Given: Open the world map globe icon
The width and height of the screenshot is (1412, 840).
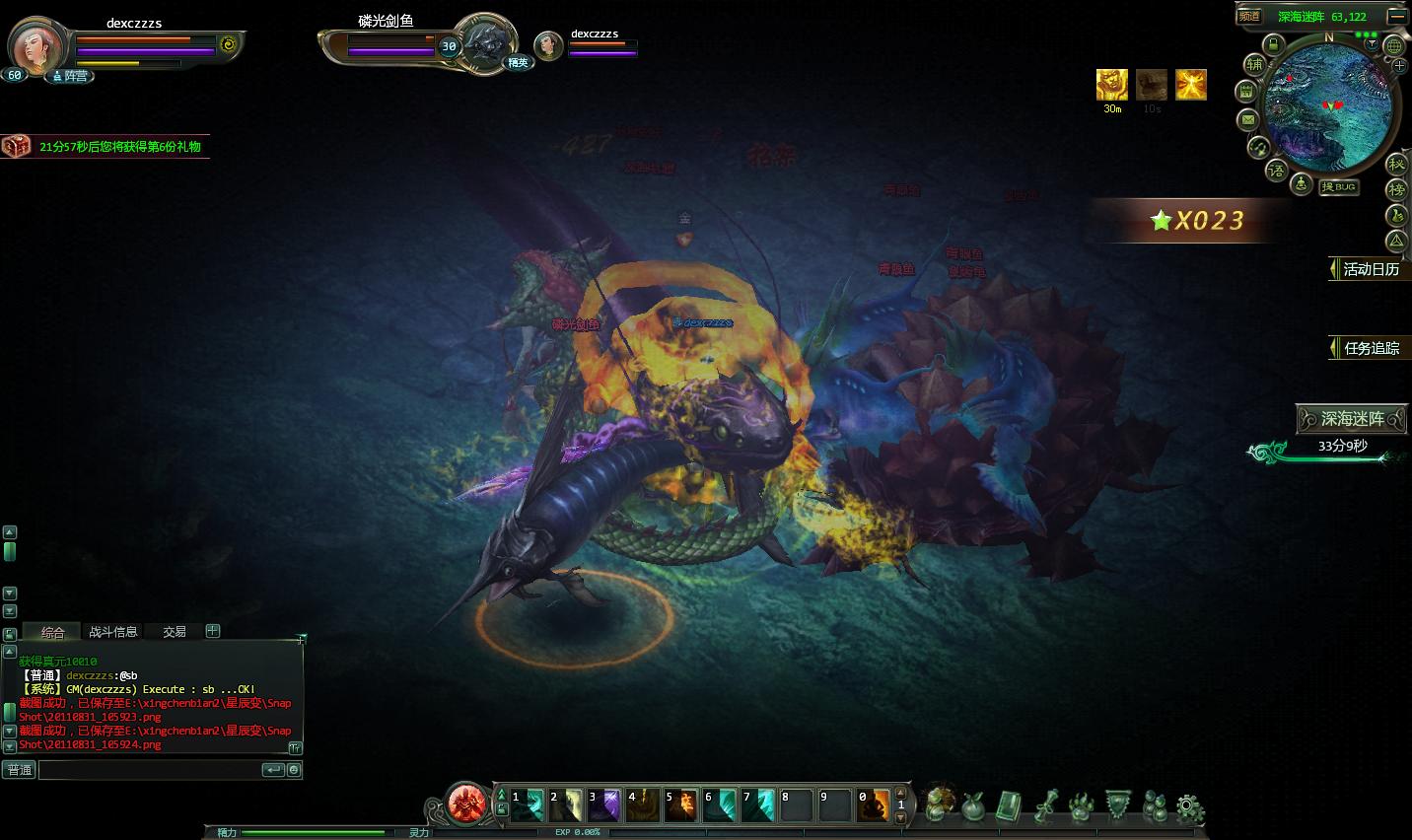Looking at the screenshot, I should click(x=1393, y=45).
